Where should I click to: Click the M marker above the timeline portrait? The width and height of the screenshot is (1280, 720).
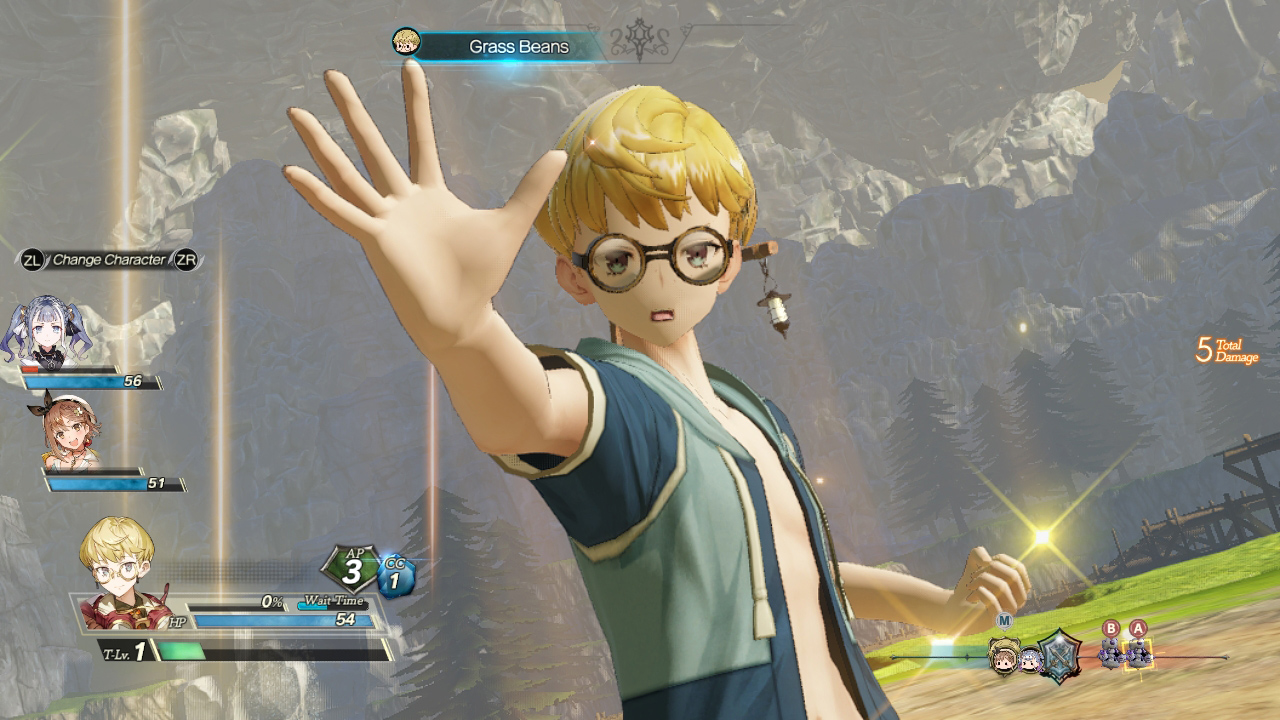point(1002,618)
